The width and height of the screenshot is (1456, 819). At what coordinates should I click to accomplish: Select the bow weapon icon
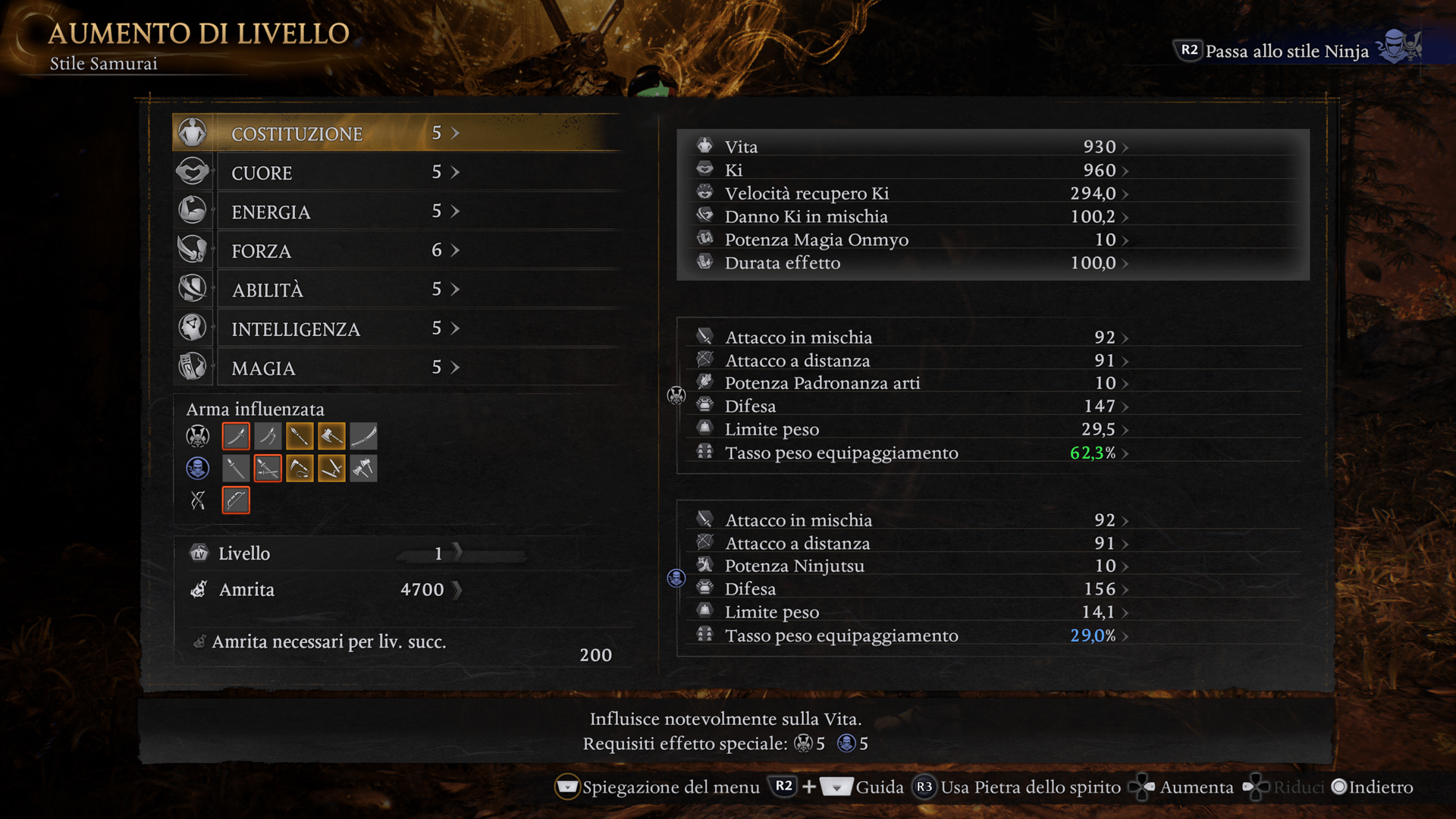[x=236, y=500]
